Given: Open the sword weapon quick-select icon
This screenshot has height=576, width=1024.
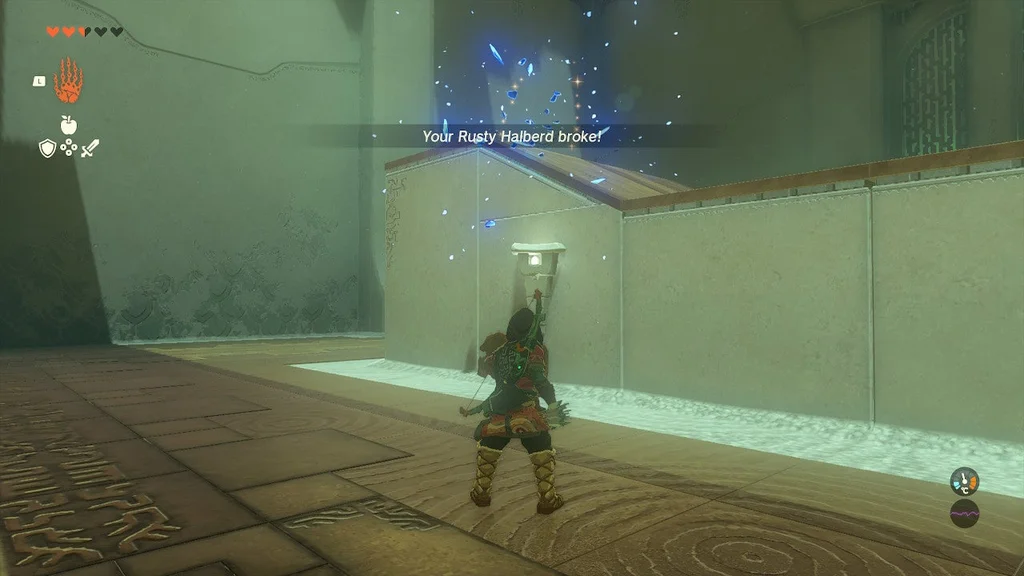Looking at the screenshot, I should [x=91, y=149].
